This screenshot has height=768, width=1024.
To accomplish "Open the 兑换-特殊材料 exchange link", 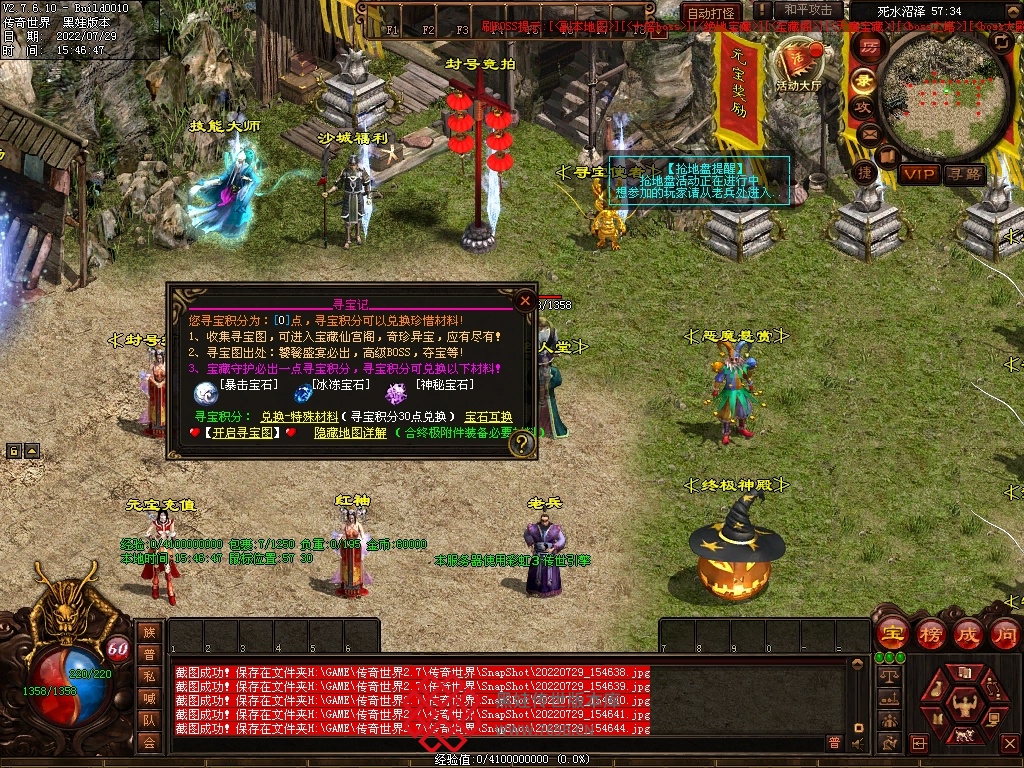I will pyautogui.click(x=299, y=416).
